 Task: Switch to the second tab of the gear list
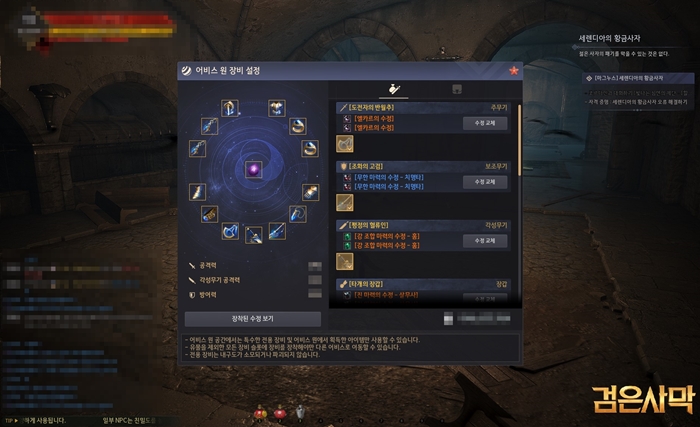point(457,89)
